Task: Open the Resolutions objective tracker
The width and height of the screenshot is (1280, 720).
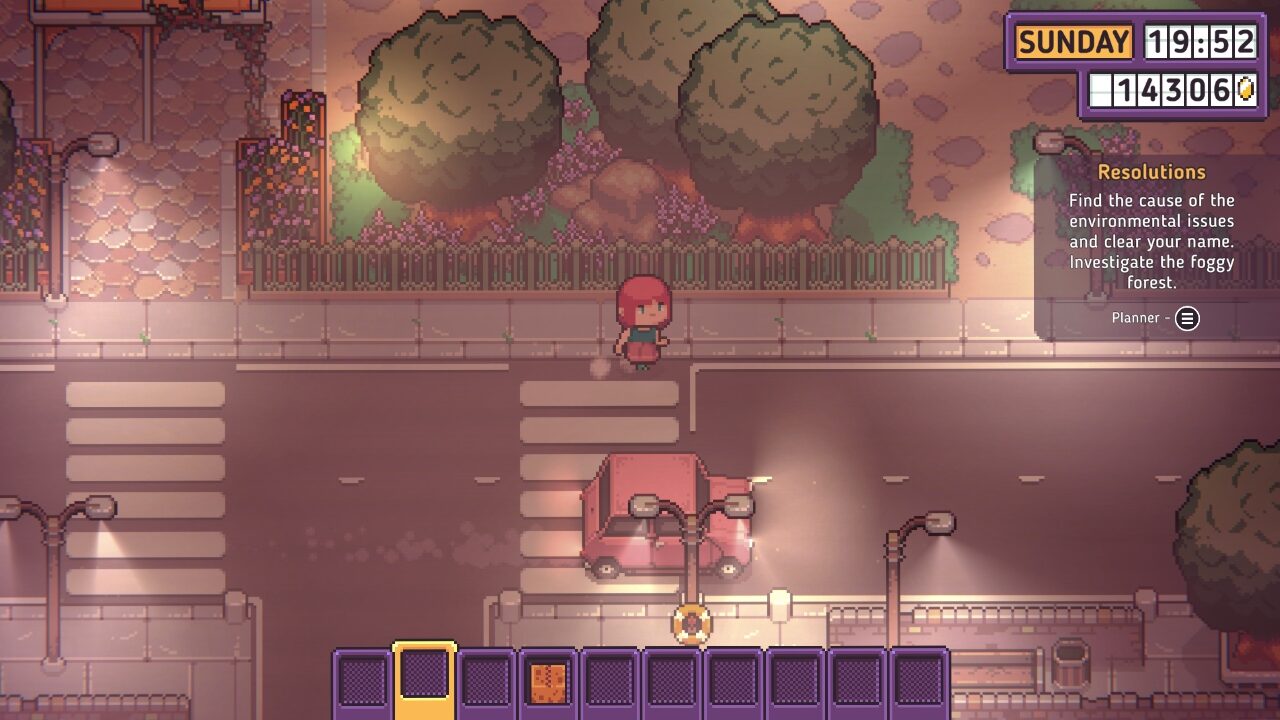Action: [1151, 172]
